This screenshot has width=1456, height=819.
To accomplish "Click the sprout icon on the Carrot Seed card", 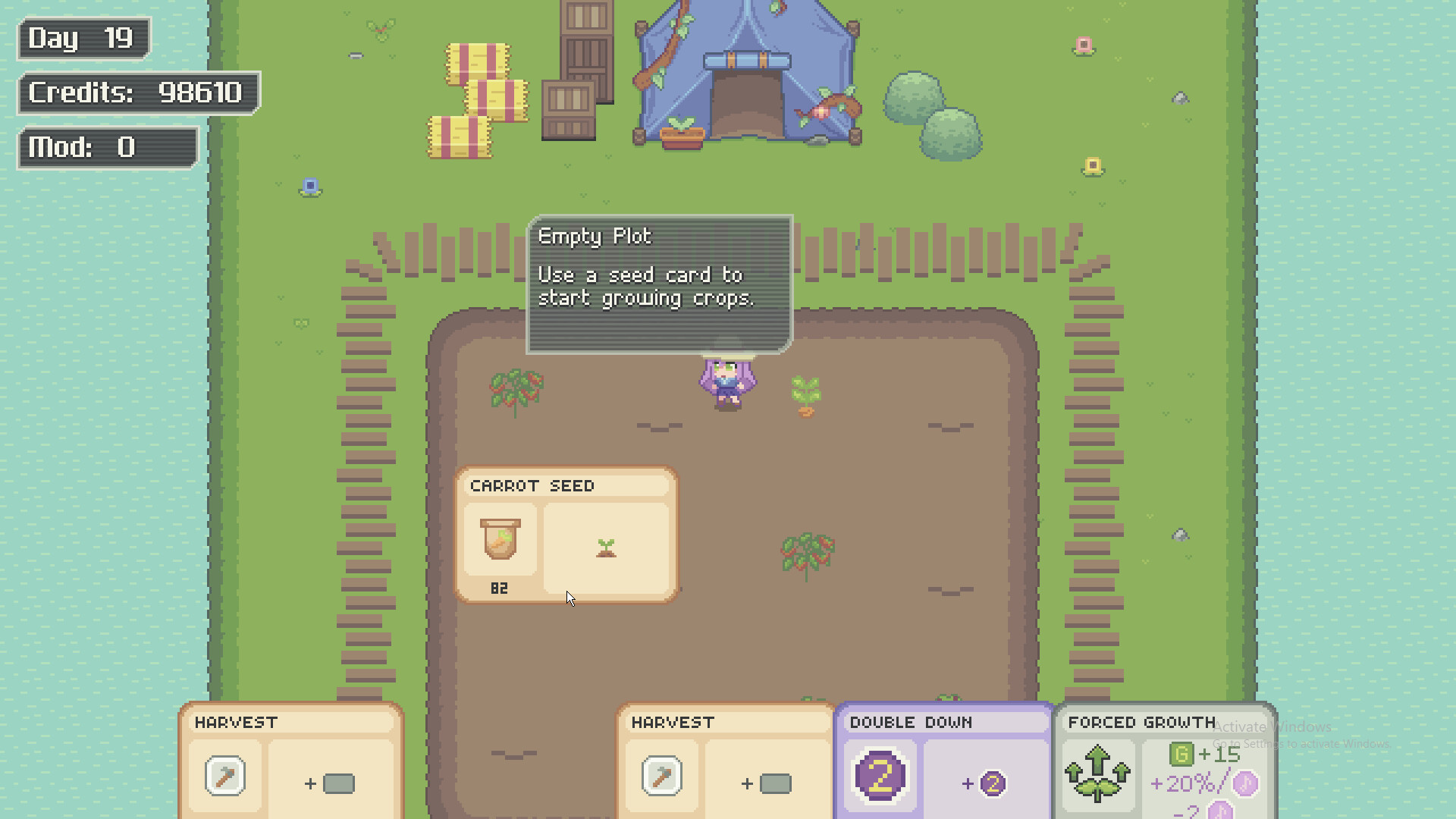I will click(605, 548).
